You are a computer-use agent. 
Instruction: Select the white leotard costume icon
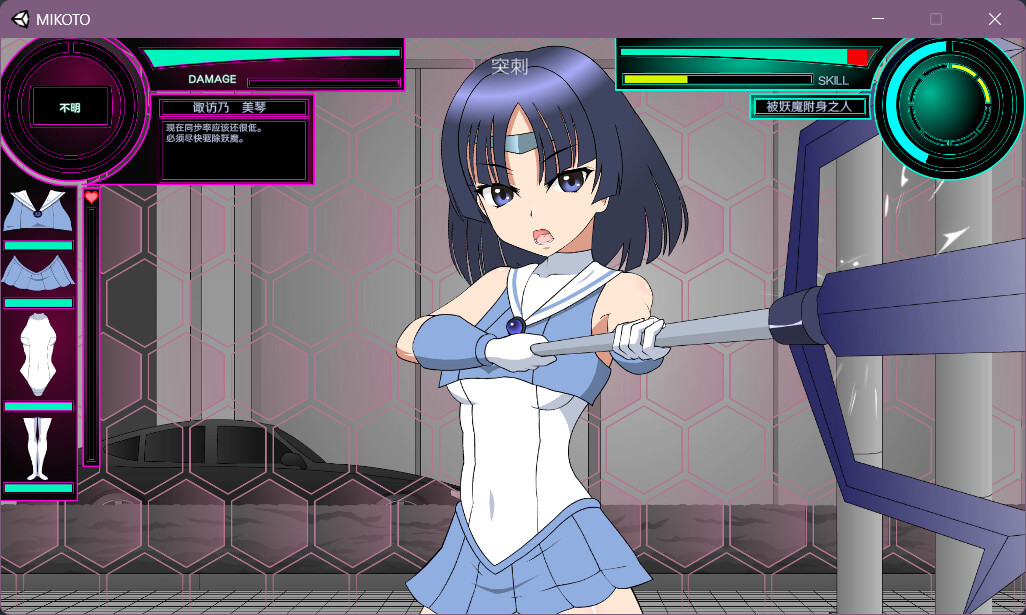[38, 353]
